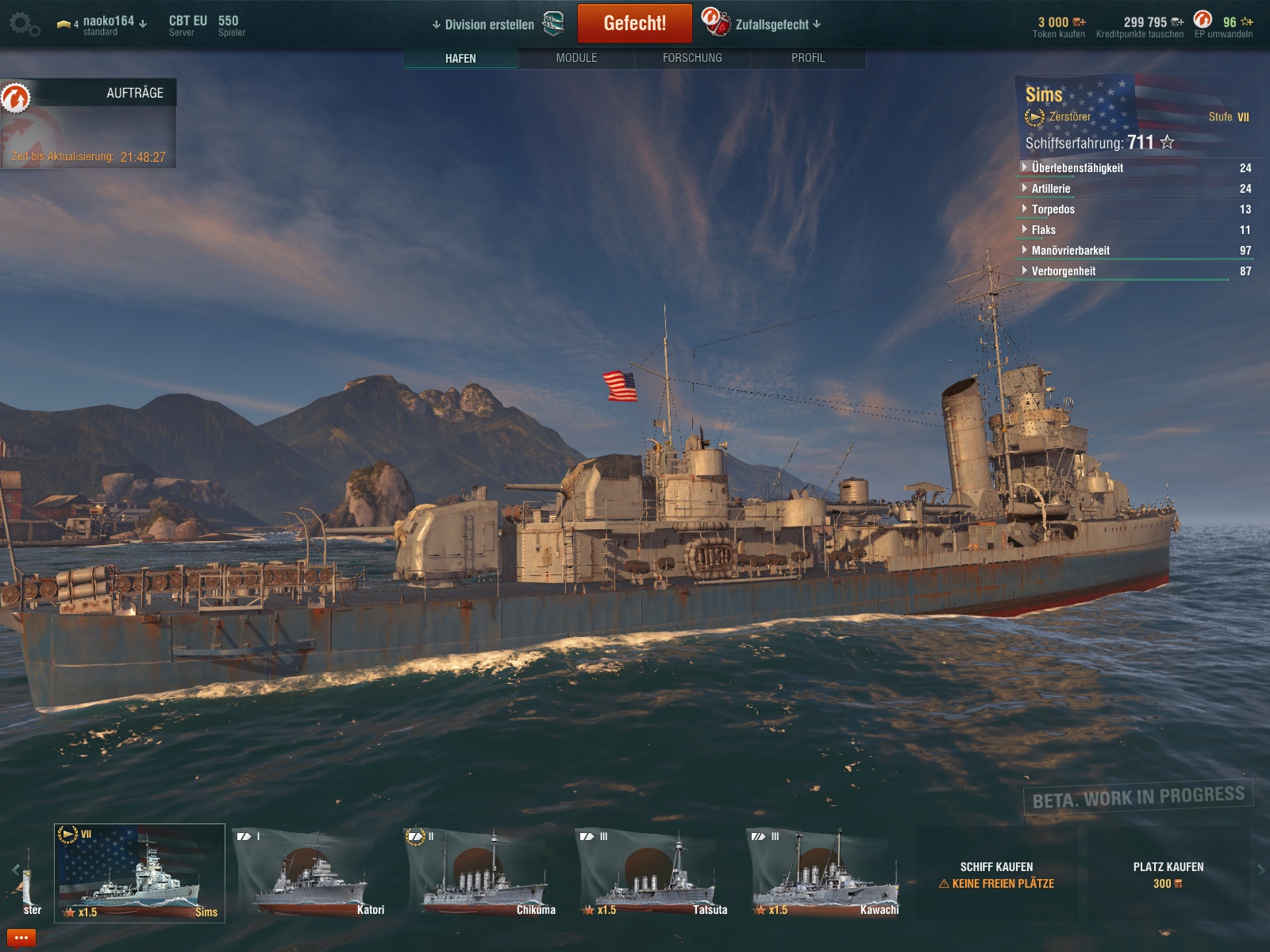The width and height of the screenshot is (1270, 952).
Task: Start the battle with the Gefecht! button
Action: (634, 24)
